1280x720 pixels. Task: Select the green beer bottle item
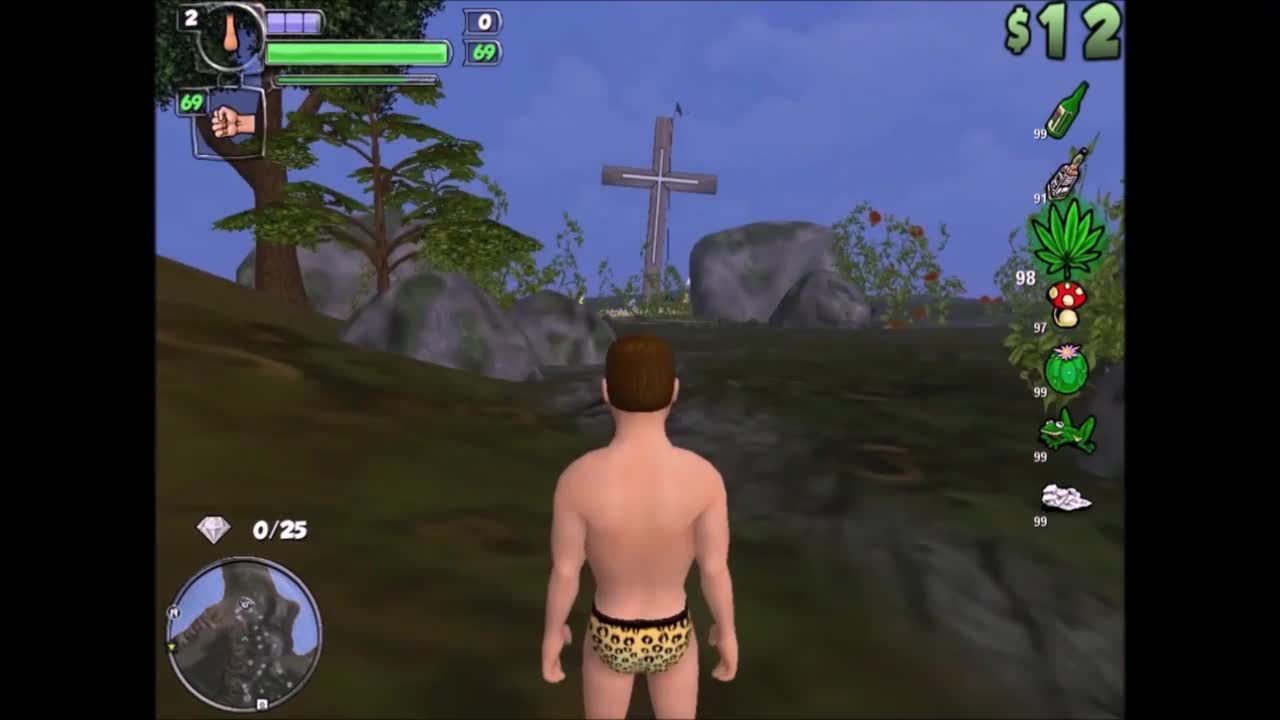[x=1067, y=109]
